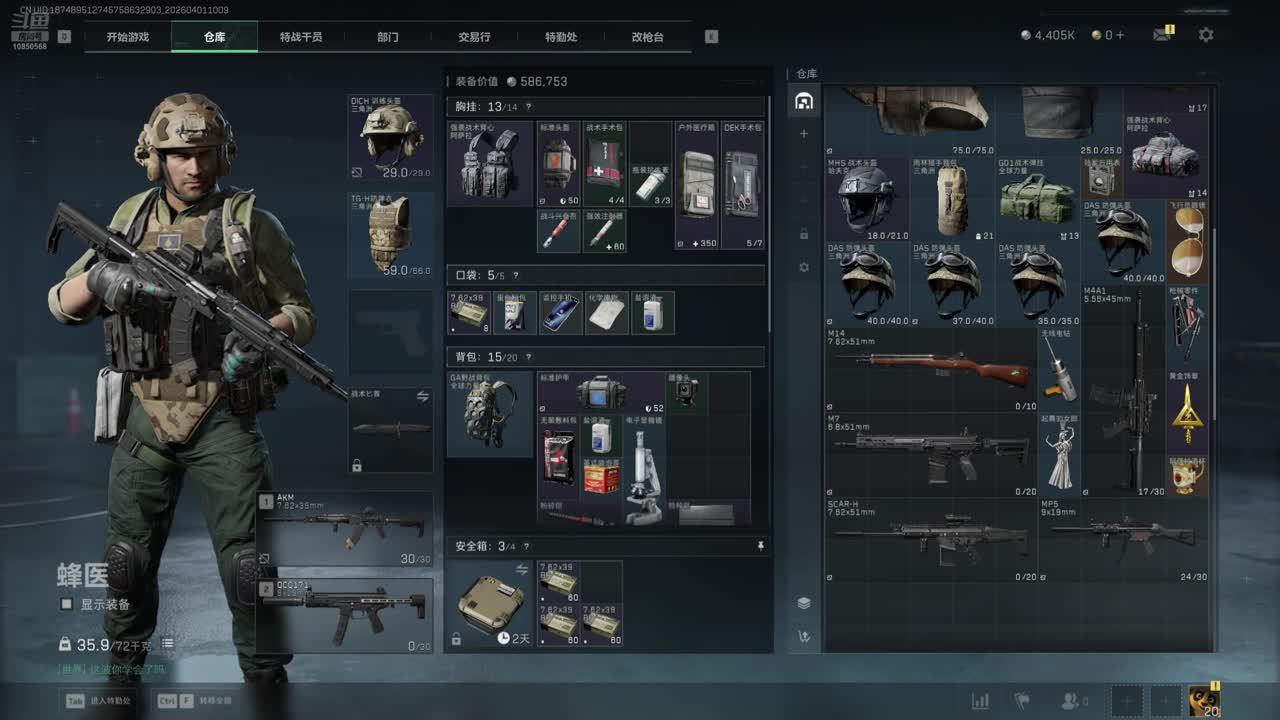Select the M14 rifle in the warehouse
1280x720 pixels.
pyautogui.click(x=930, y=370)
